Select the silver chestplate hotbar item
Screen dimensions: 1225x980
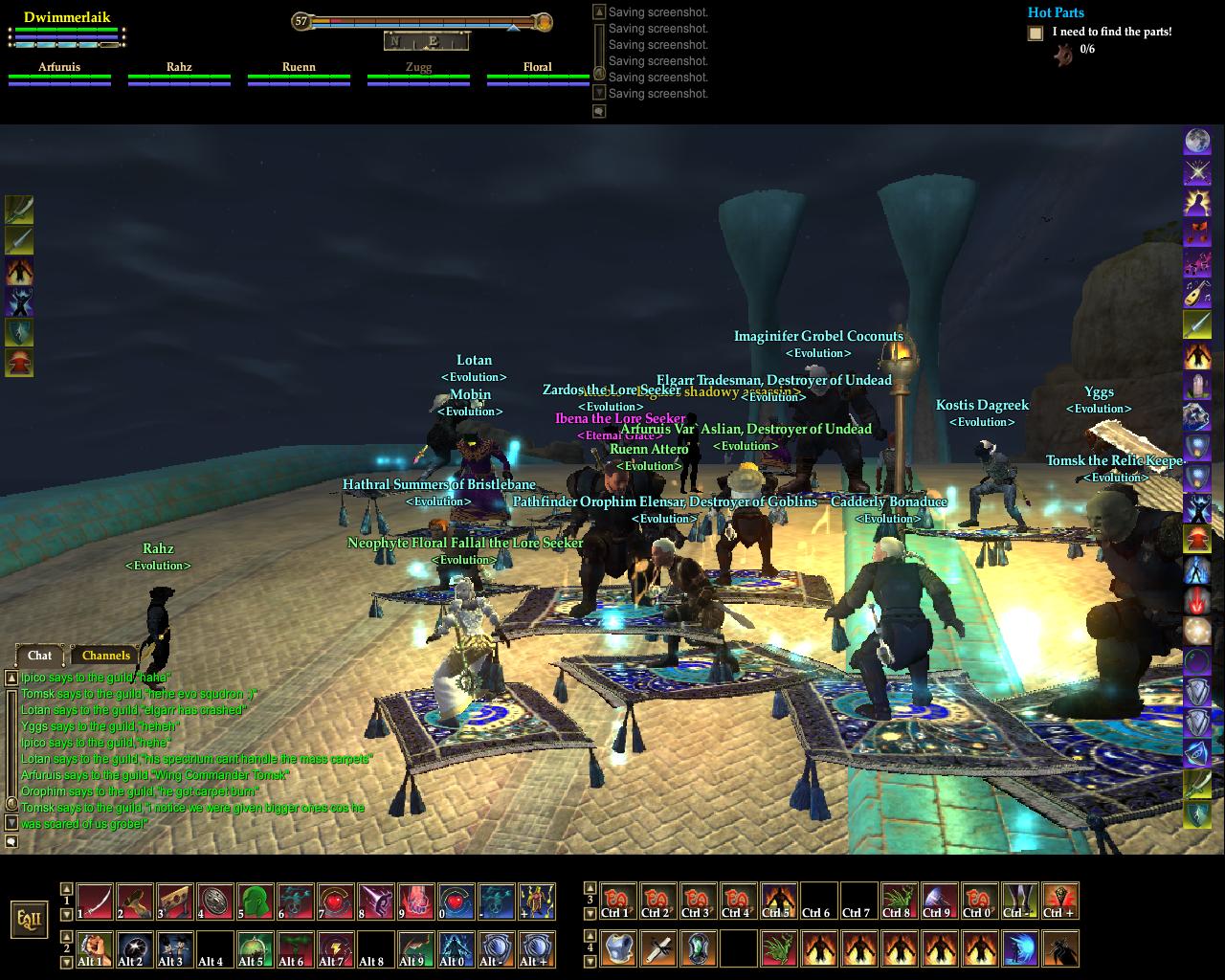coord(618,949)
